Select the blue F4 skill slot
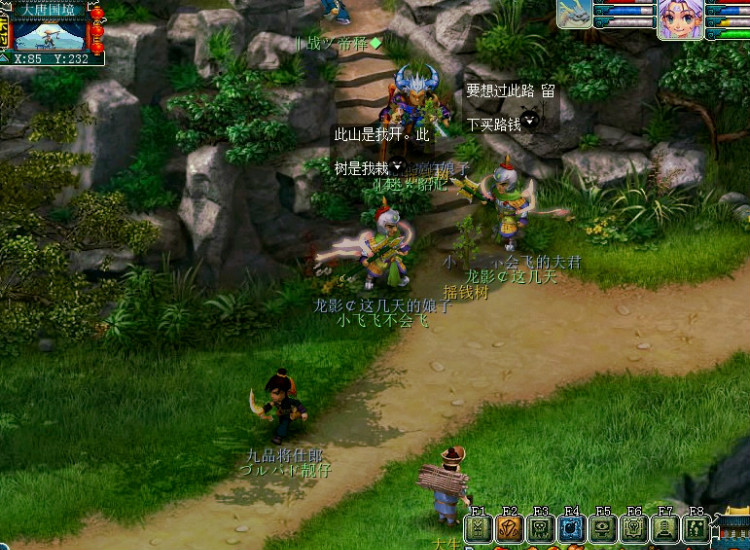 point(571,529)
